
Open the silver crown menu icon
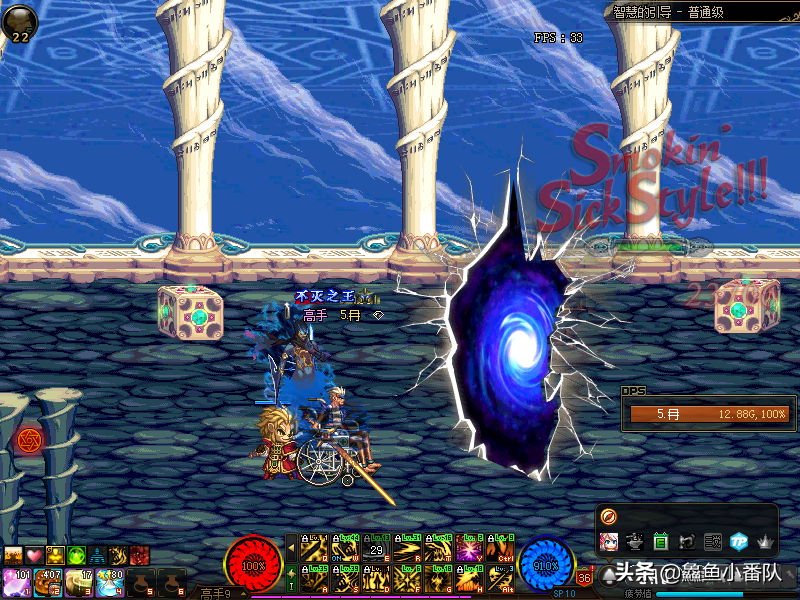click(764, 542)
